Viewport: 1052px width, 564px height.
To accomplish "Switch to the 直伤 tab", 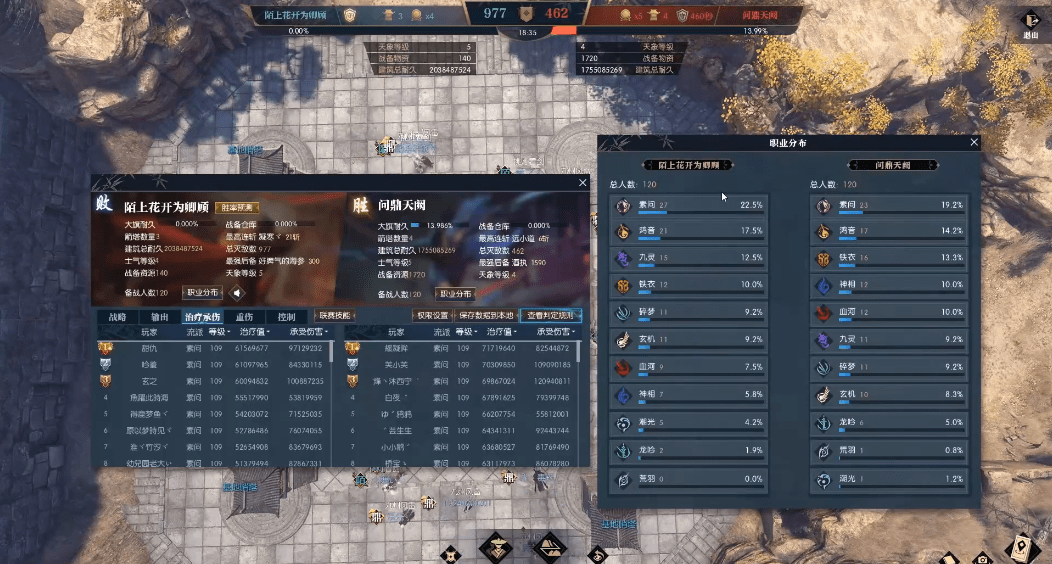I will 244,316.
